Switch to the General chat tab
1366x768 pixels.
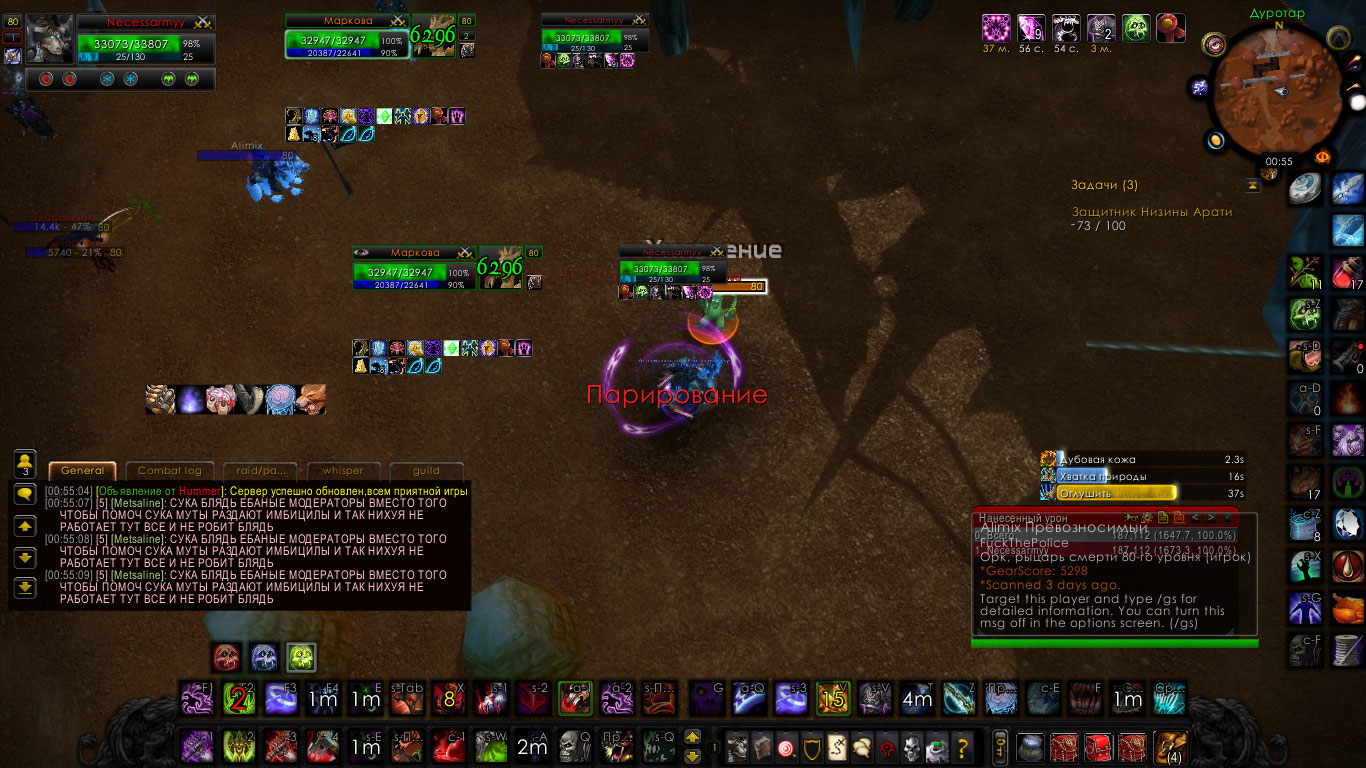[82, 471]
